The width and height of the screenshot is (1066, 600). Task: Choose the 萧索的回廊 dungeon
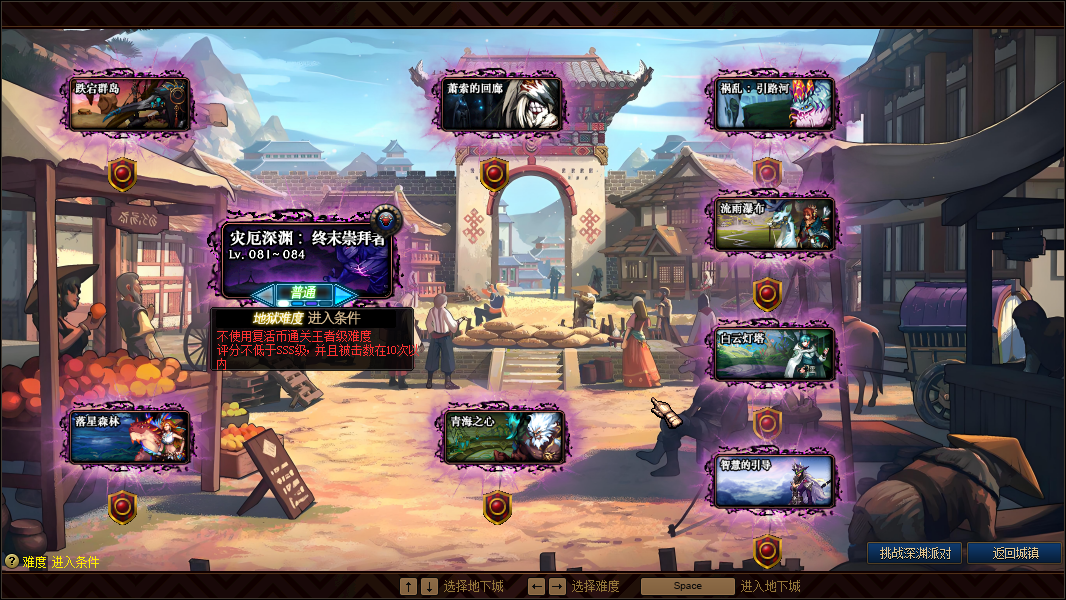[503, 104]
